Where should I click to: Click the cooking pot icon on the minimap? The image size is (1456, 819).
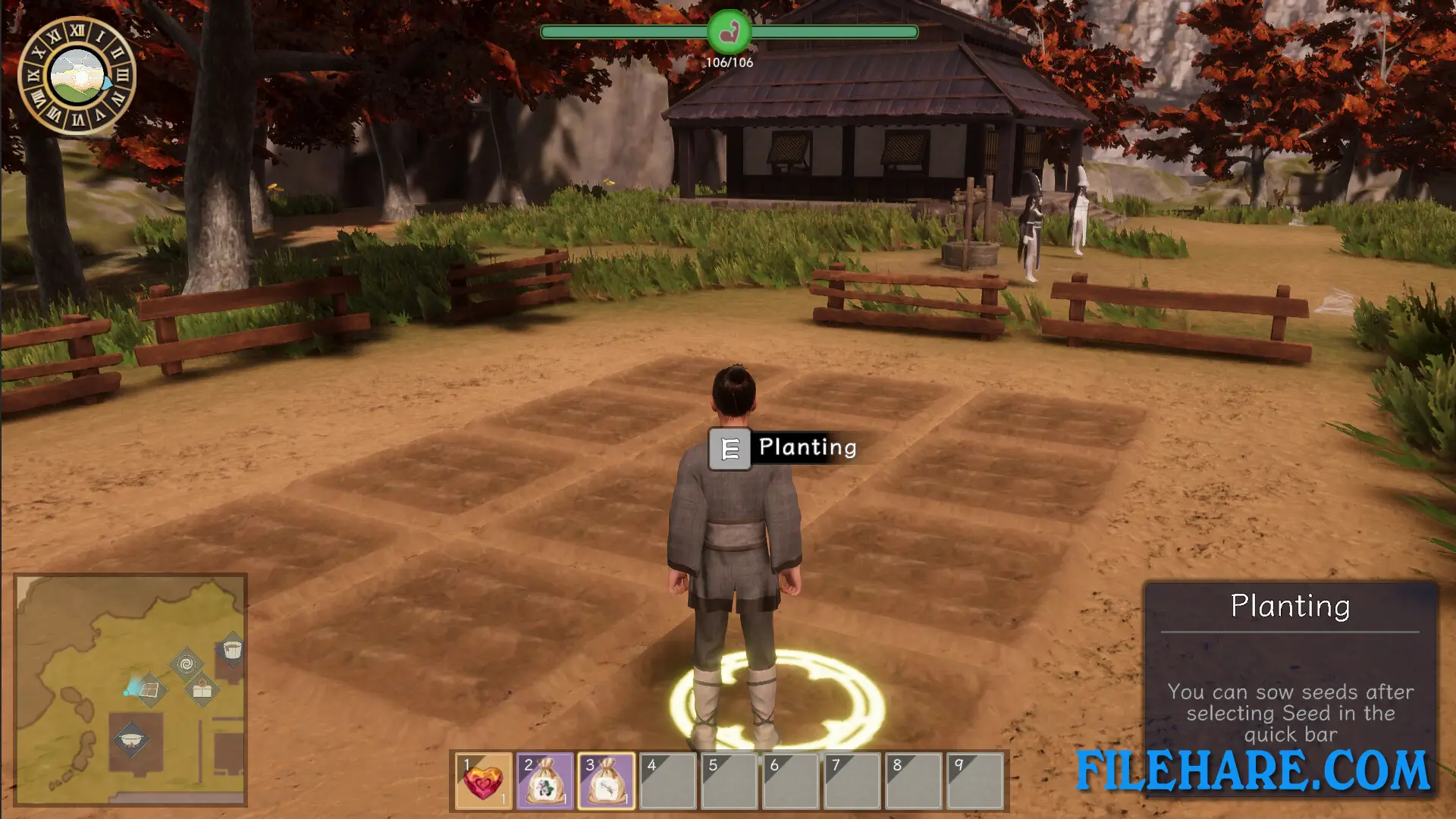(130, 740)
